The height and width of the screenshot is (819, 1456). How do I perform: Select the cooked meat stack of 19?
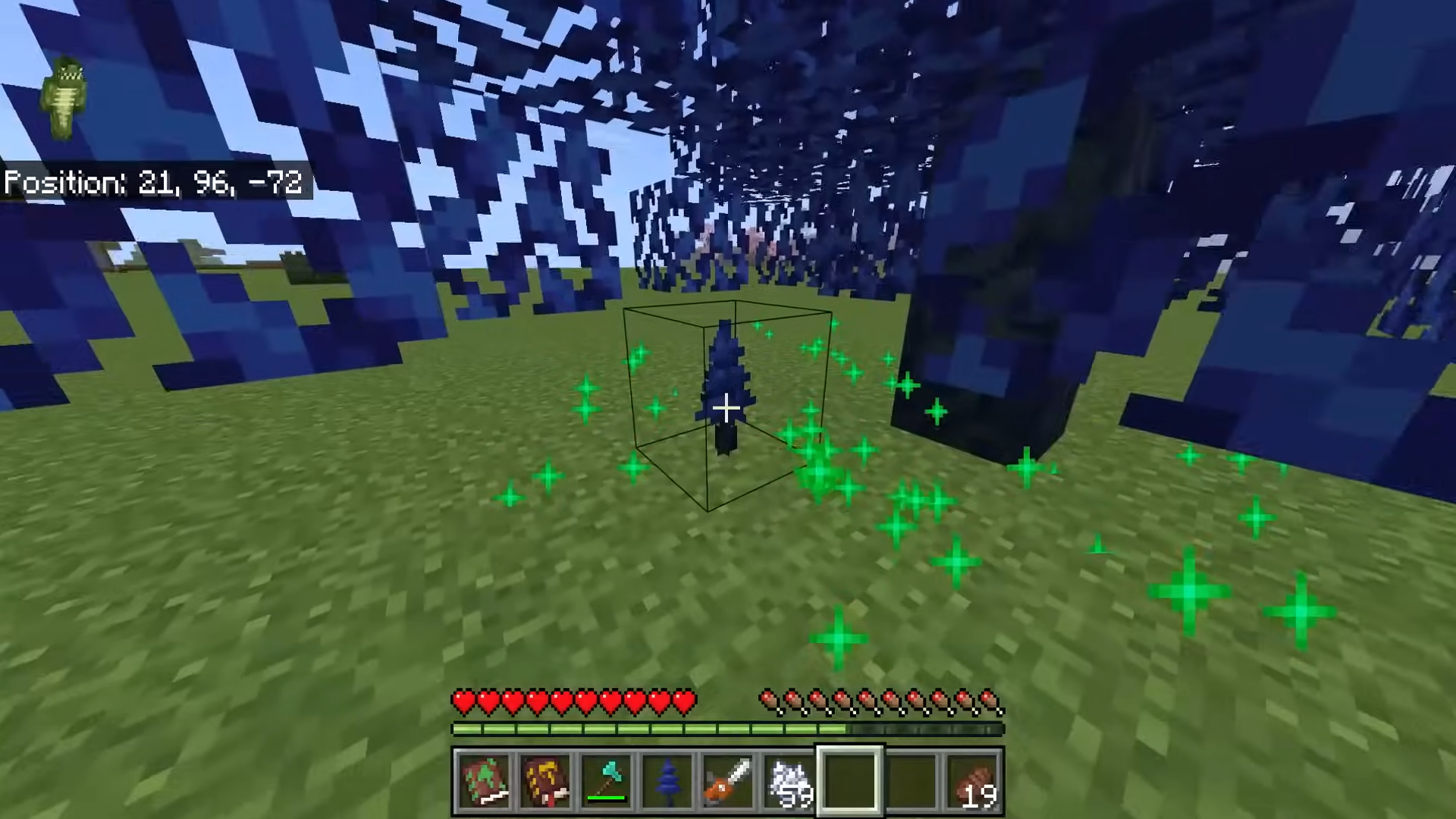pos(974,782)
